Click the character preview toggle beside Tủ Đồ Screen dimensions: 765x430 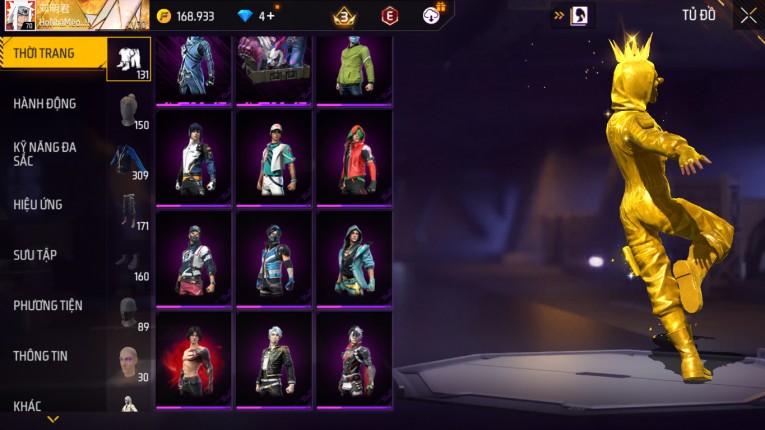click(x=579, y=15)
